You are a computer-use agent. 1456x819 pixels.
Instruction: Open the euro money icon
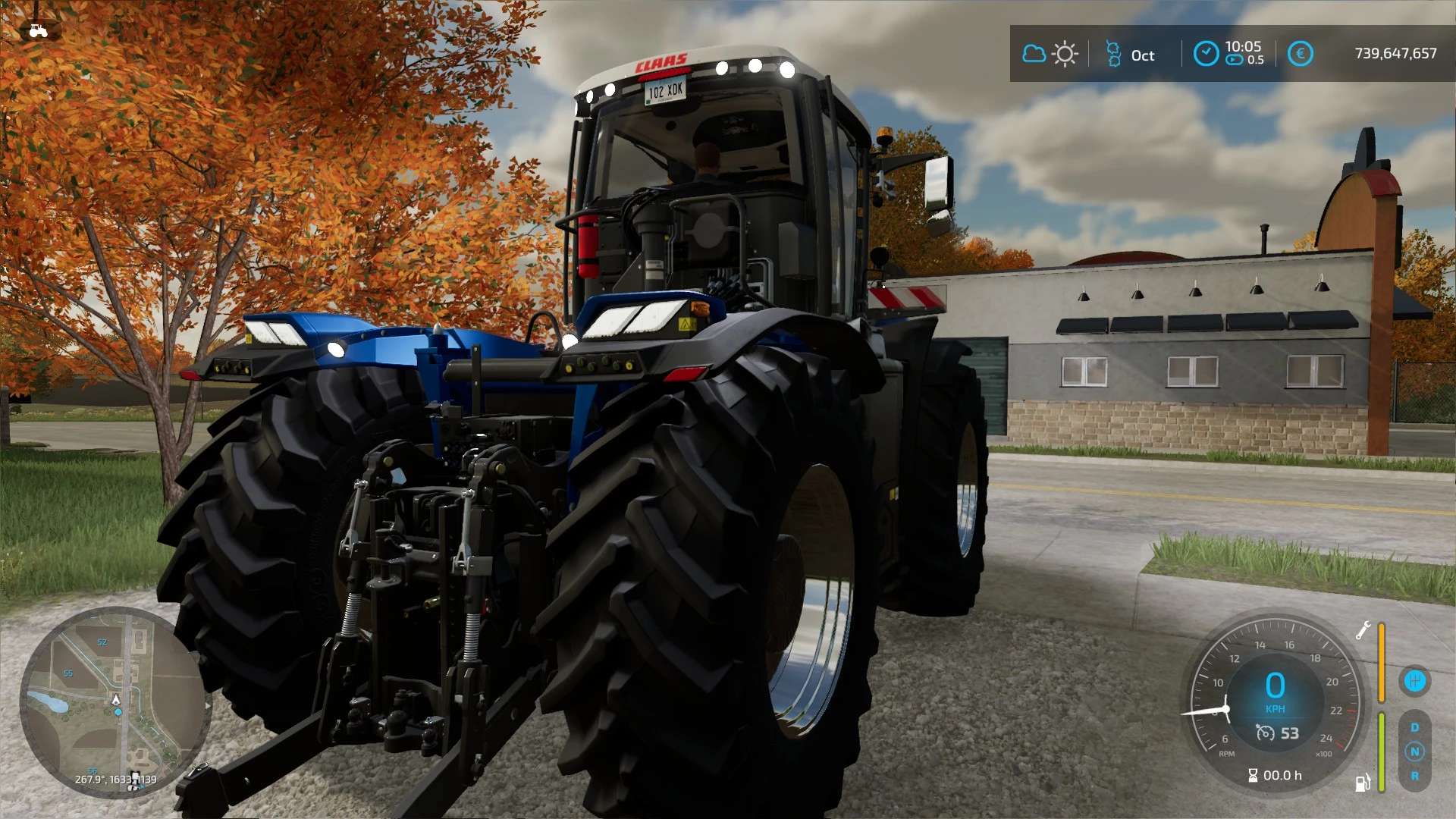pos(1301,54)
